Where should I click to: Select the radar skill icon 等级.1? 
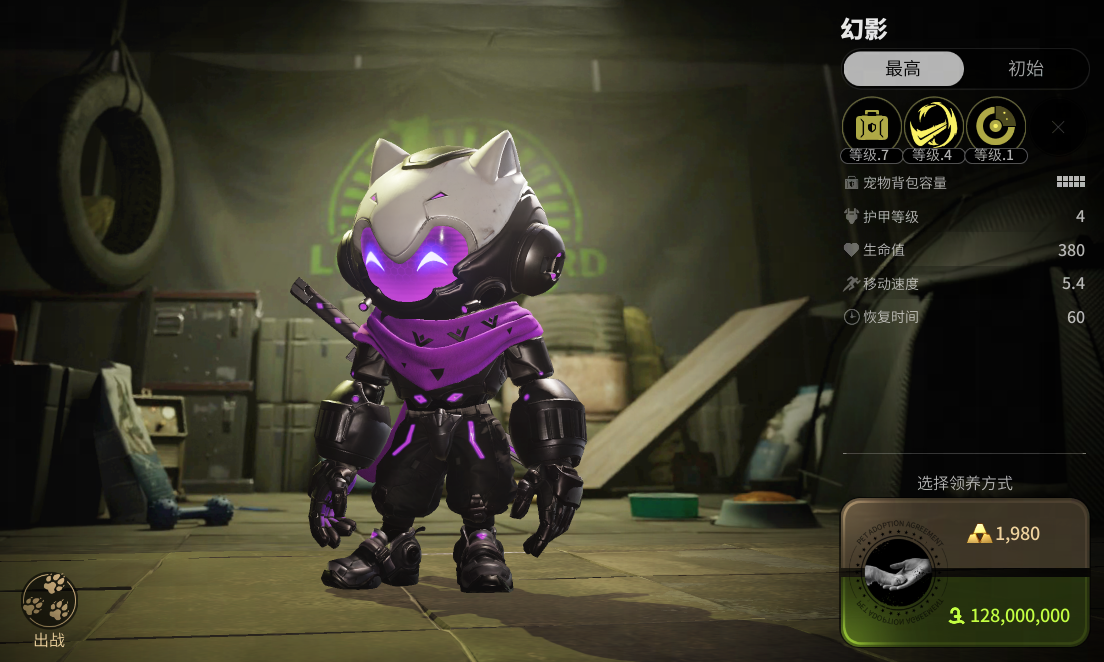tap(996, 126)
